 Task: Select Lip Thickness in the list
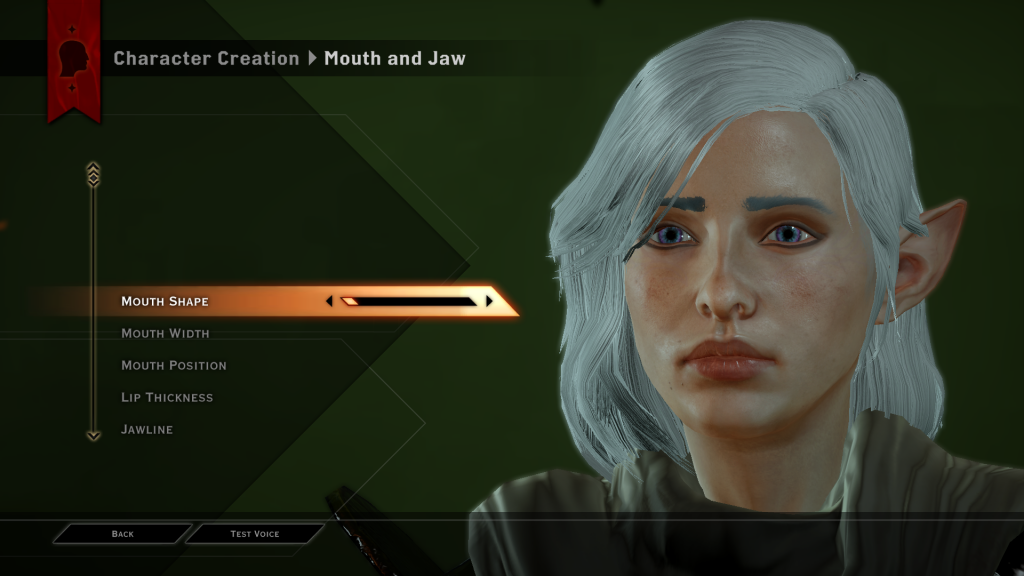click(167, 397)
